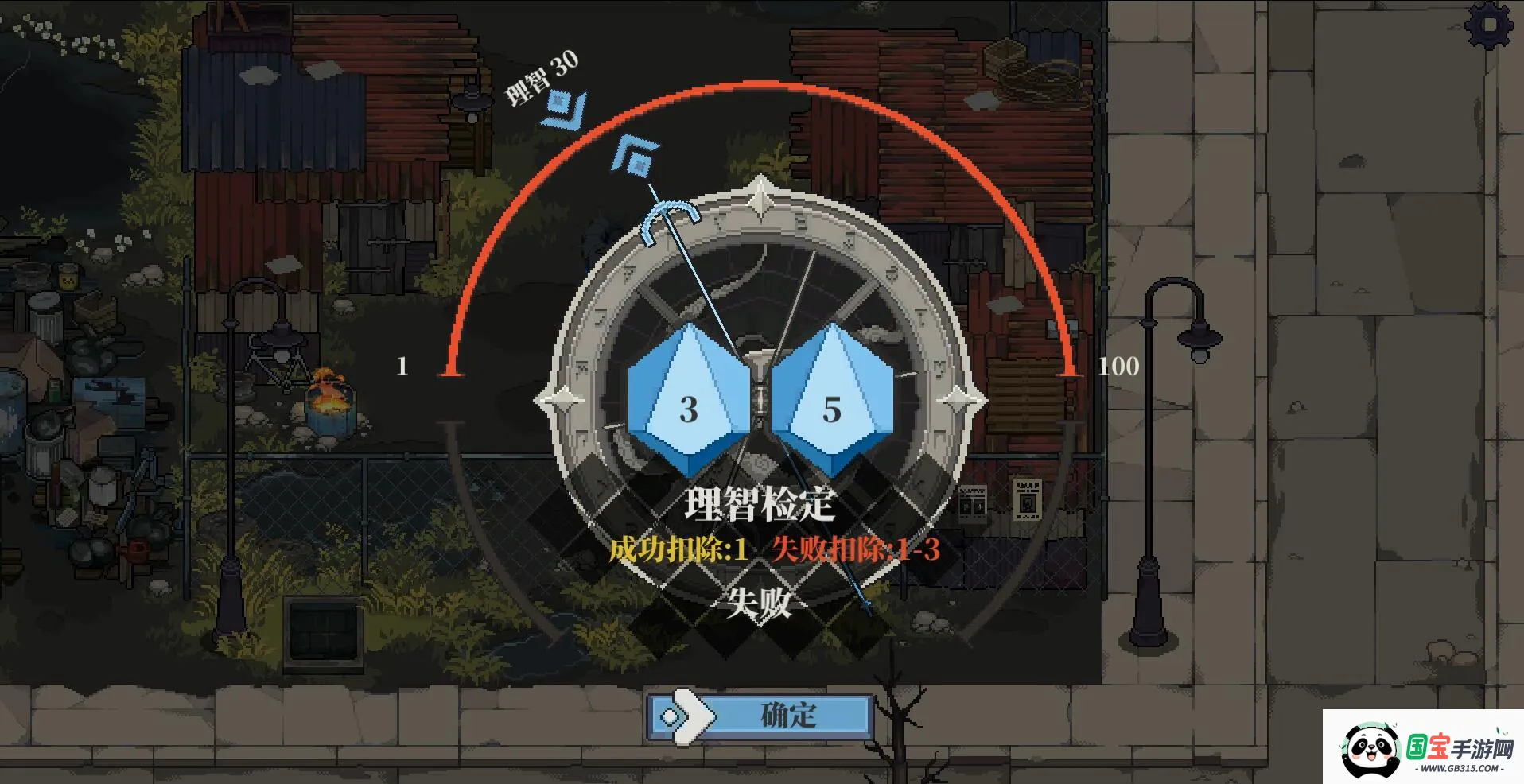
Task: Expand the 100 endpoint marker of the gauge
Action: pyautogui.click(x=1120, y=367)
